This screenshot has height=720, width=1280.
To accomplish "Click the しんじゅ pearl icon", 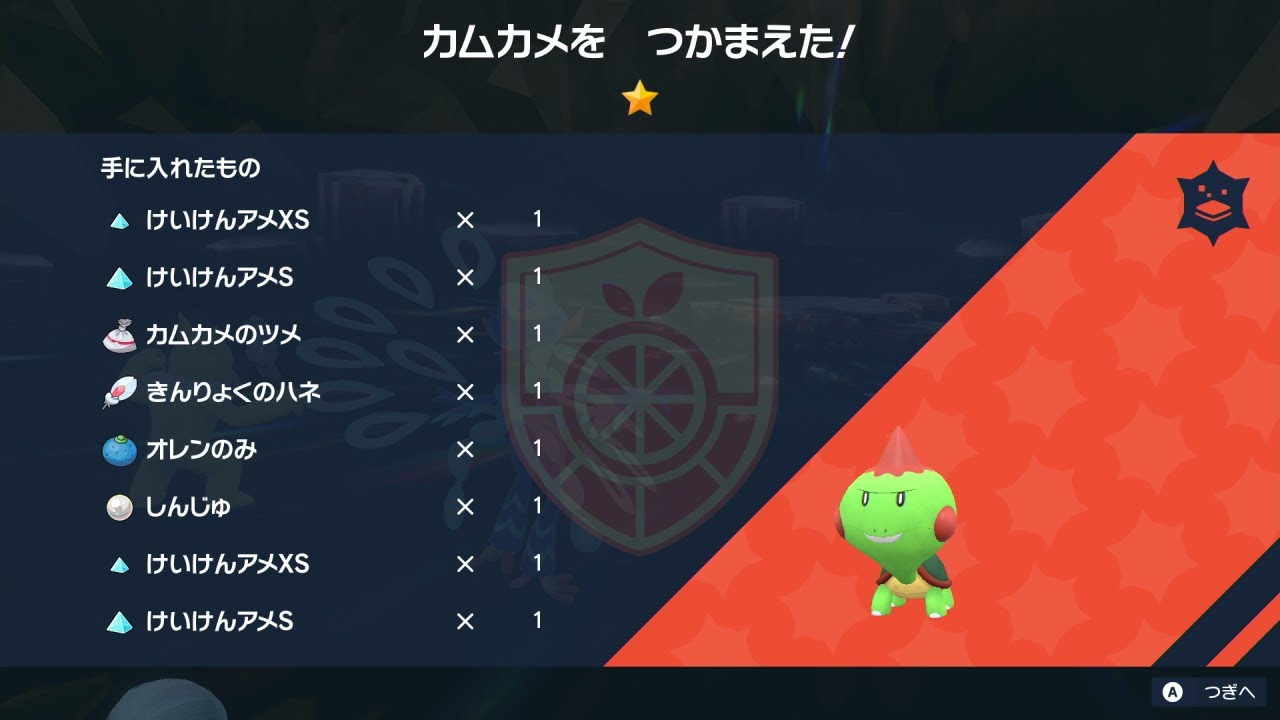I will (118, 507).
